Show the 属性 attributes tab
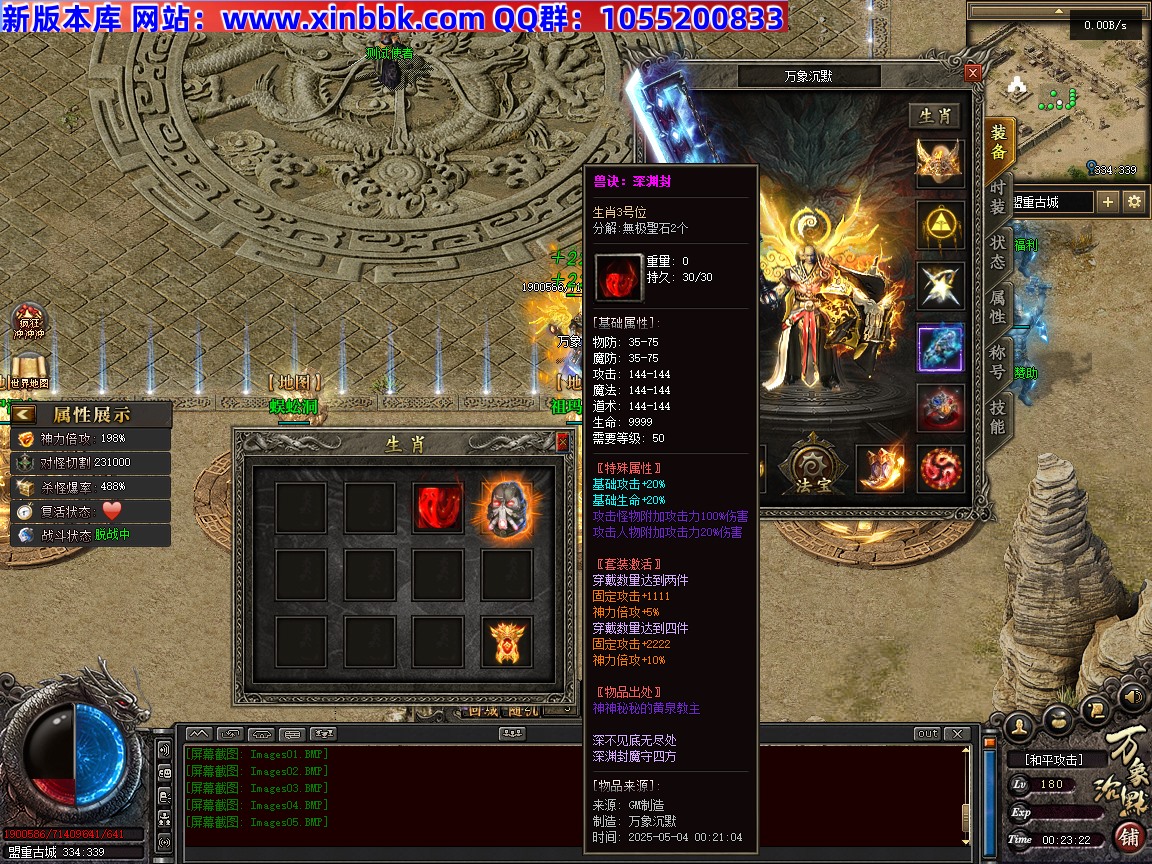 pyautogui.click(x=998, y=307)
